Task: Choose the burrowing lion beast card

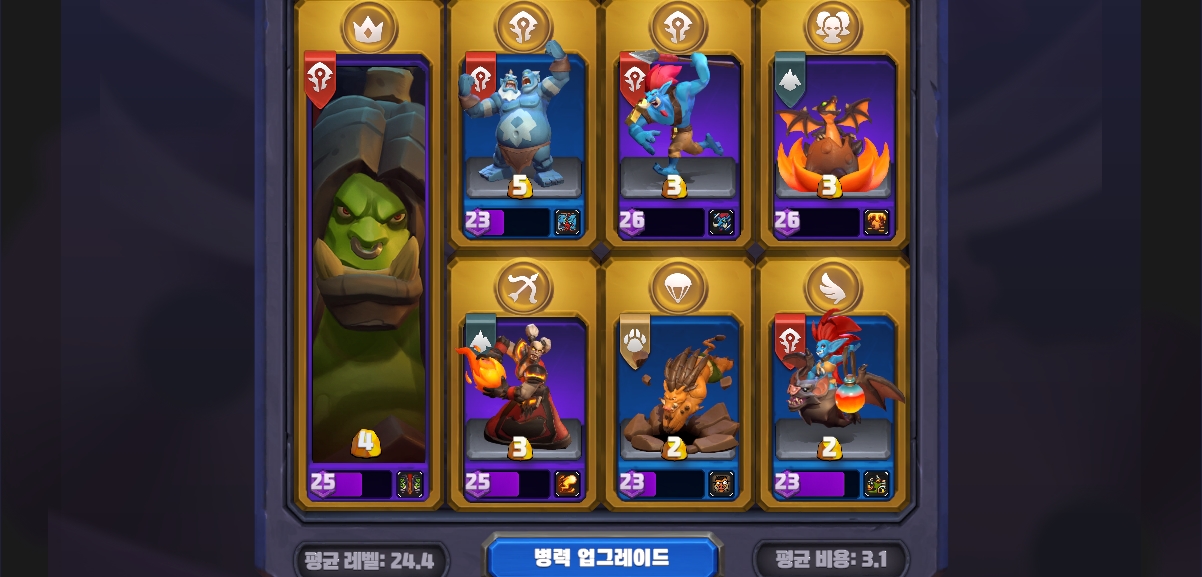Action: 678,390
